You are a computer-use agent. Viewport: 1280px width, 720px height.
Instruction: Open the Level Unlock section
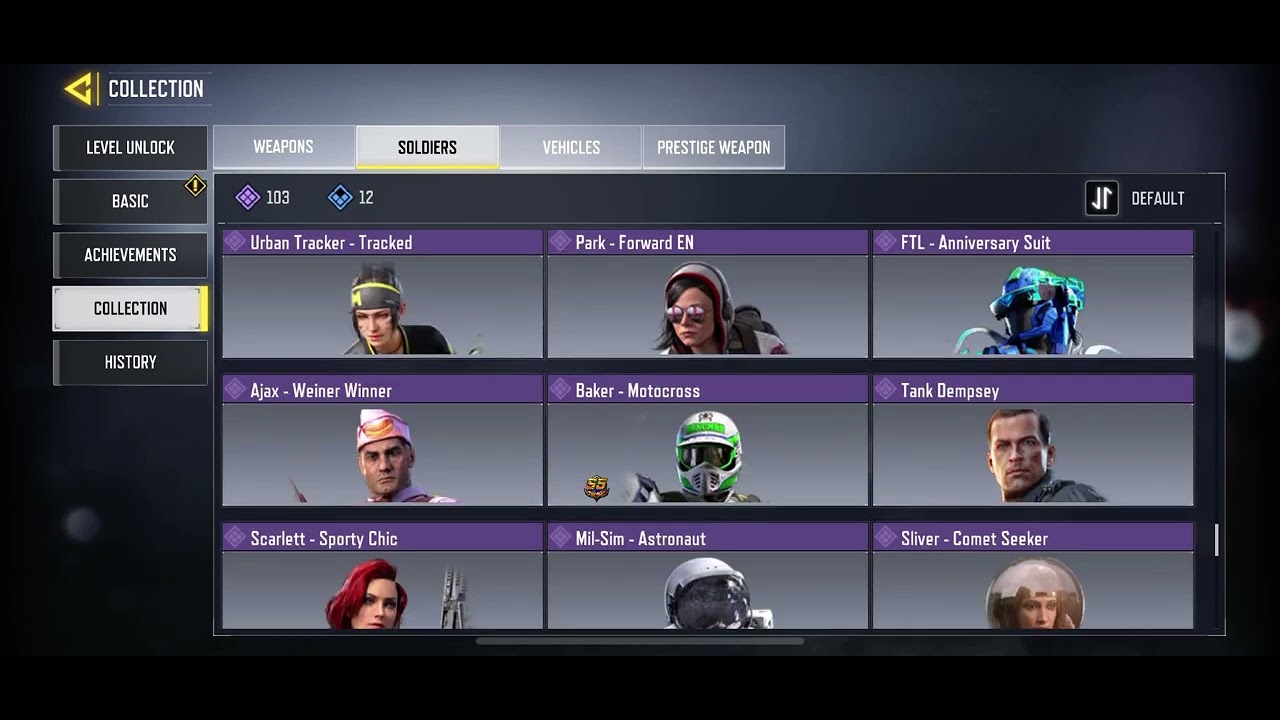pos(130,148)
